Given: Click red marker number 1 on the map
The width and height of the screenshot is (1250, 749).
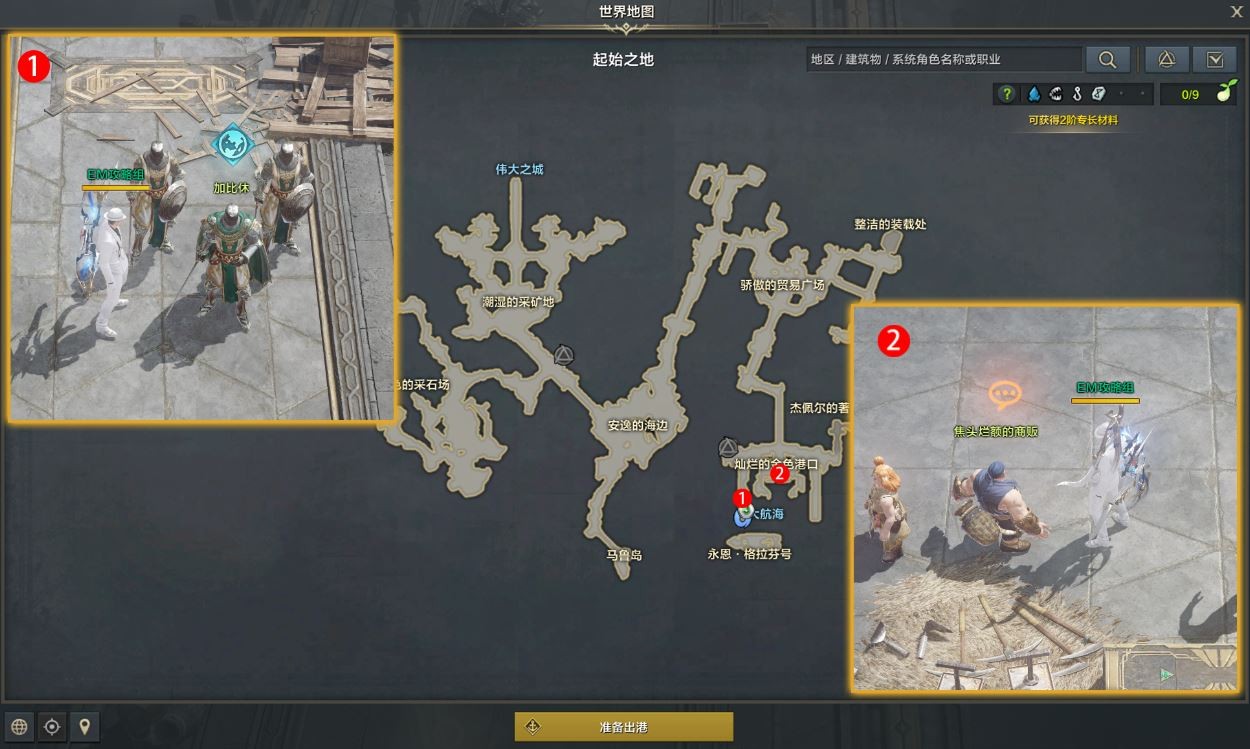Looking at the screenshot, I should 742,497.
